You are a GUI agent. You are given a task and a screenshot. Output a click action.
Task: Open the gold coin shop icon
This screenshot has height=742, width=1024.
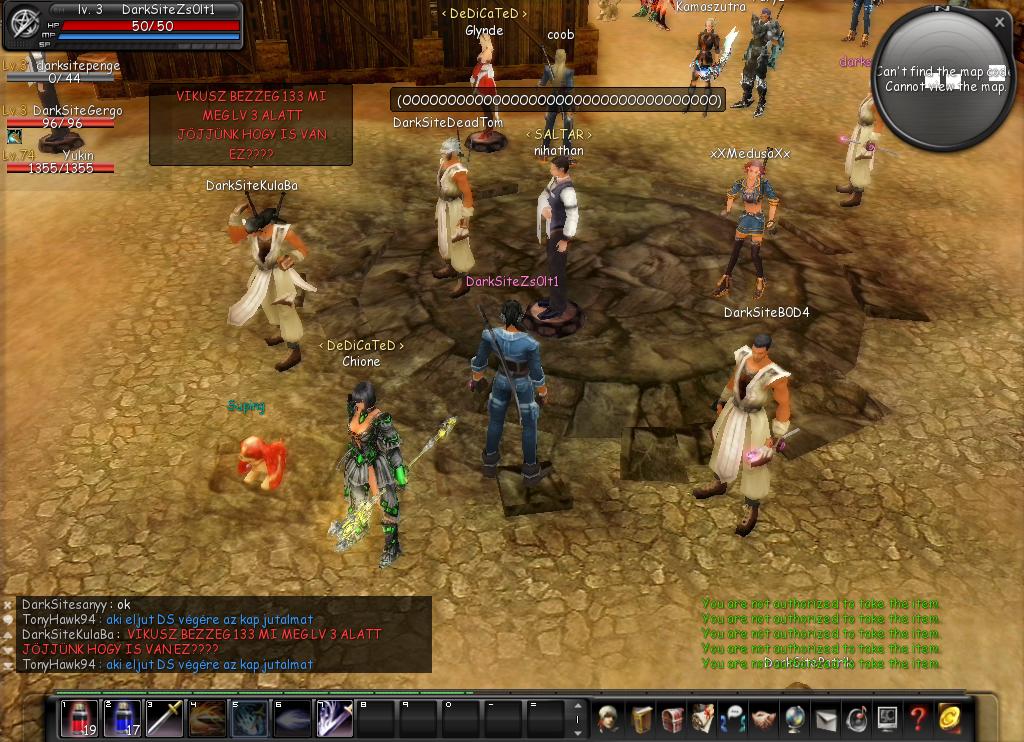948,718
